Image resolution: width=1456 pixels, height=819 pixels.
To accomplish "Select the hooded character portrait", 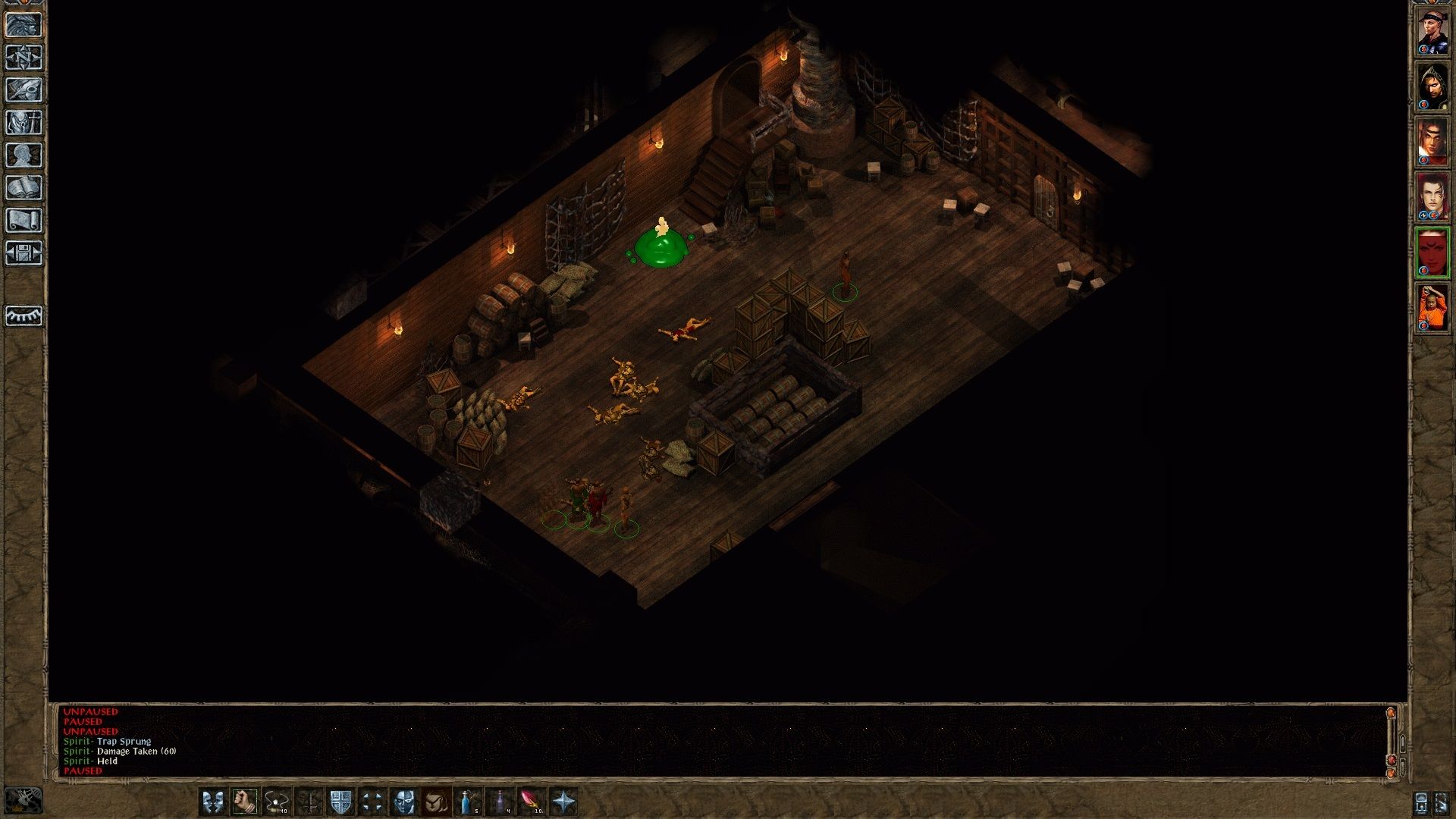I will 1432,87.
